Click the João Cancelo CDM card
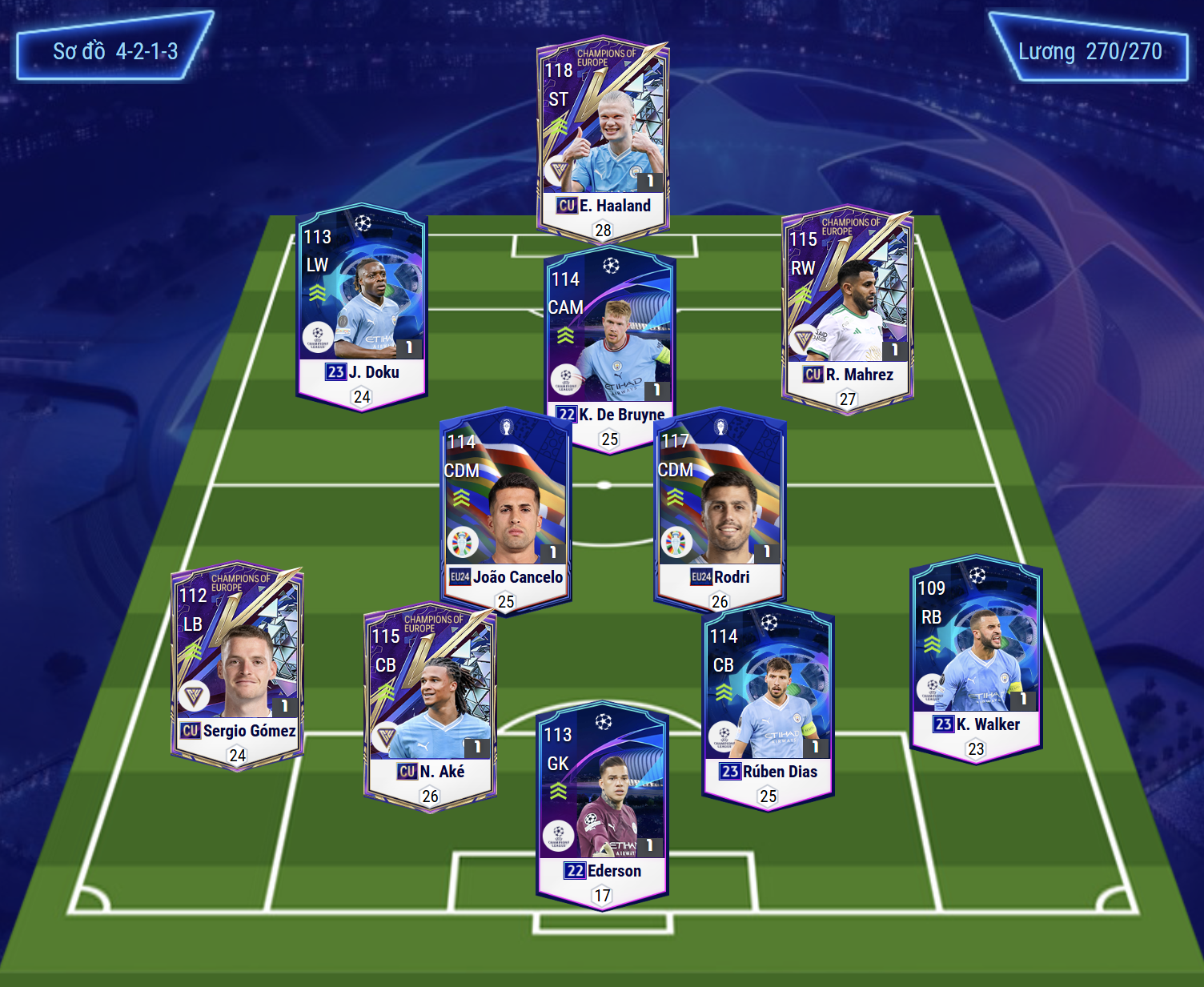Screen dimensions: 1204x987 (x=506, y=508)
